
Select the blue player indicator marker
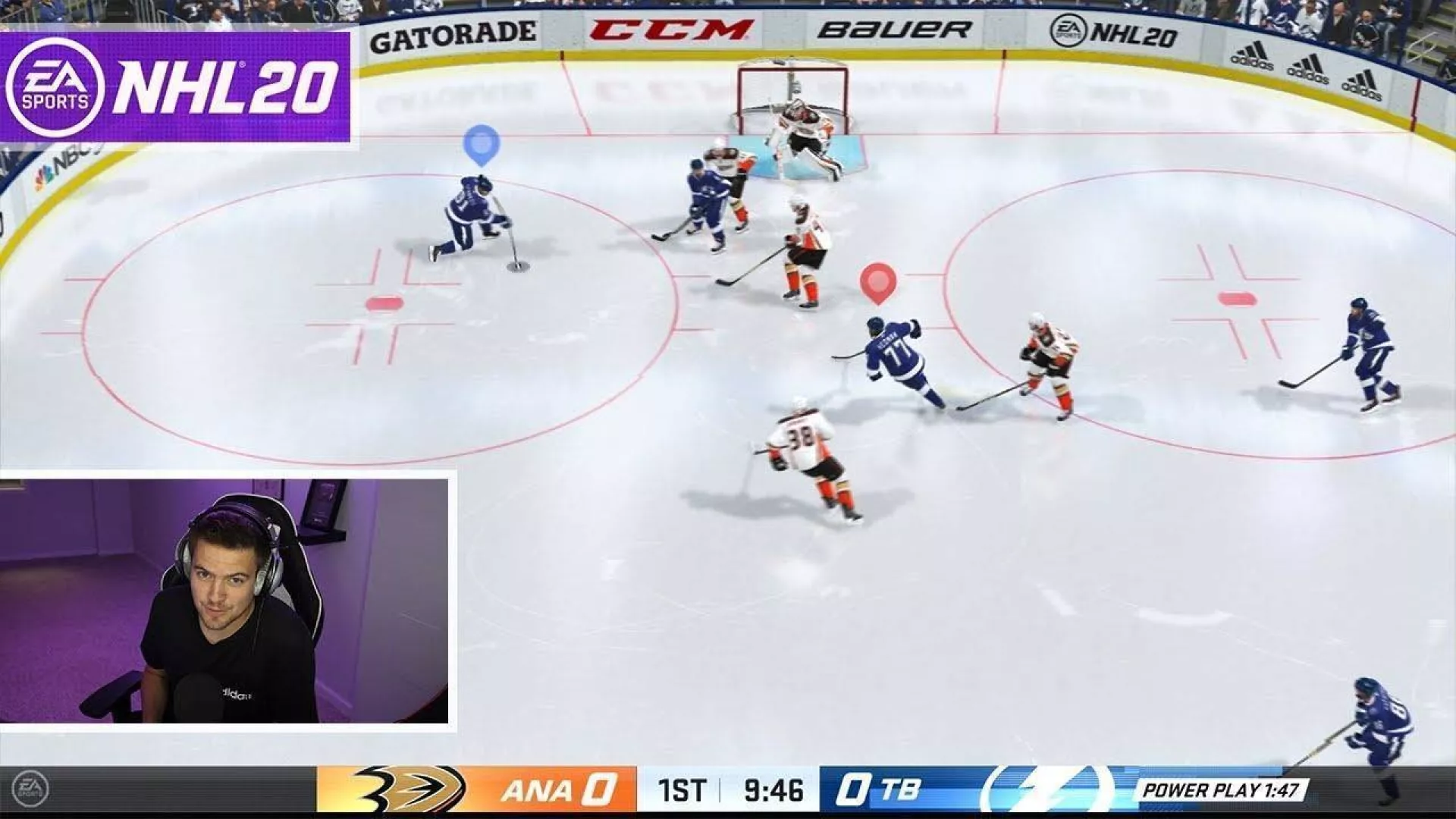(x=482, y=143)
